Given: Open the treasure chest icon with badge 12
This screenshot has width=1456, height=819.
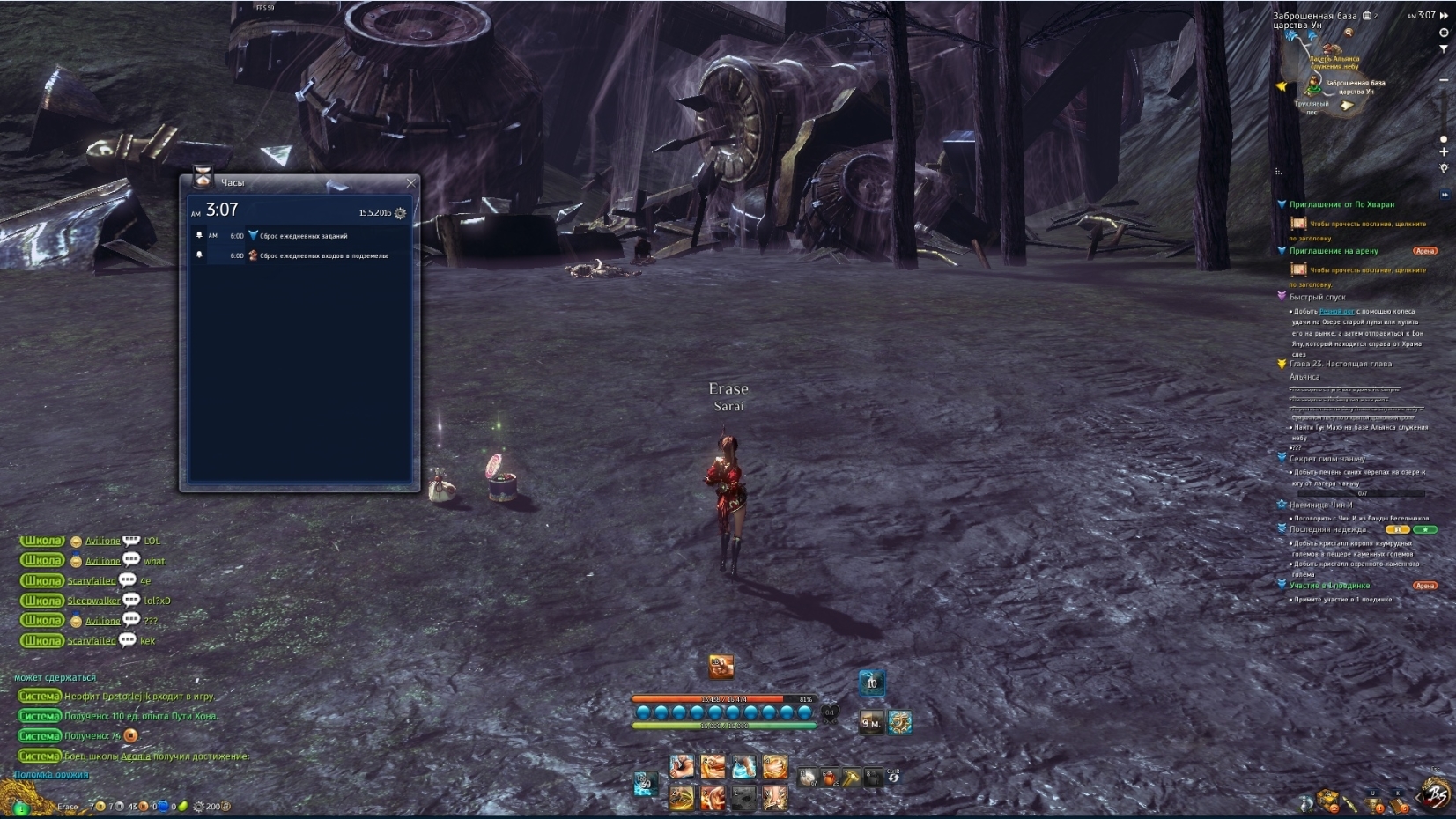Looking at the screenshot, I should click(1327, 801).
